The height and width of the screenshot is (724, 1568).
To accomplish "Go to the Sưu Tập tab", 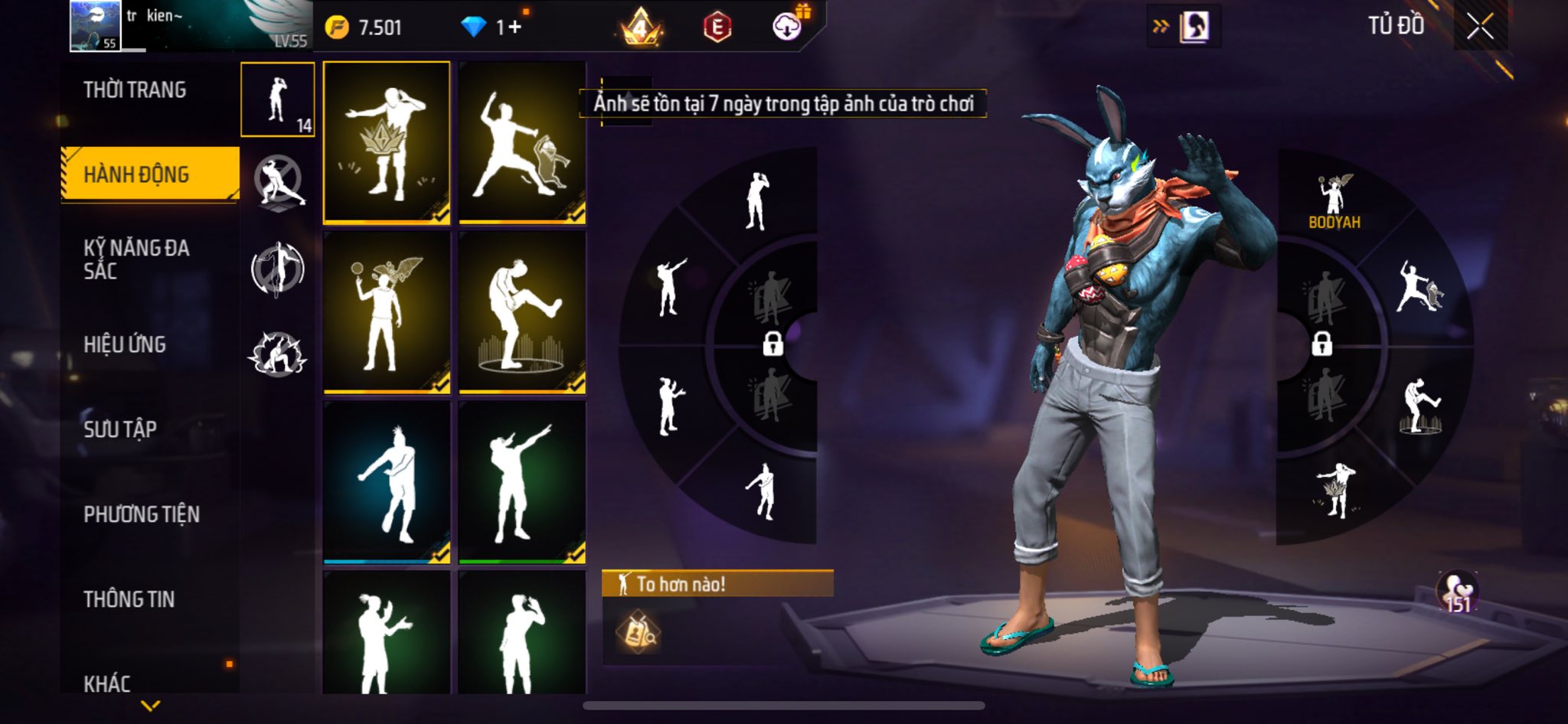I will coord(120,429).
